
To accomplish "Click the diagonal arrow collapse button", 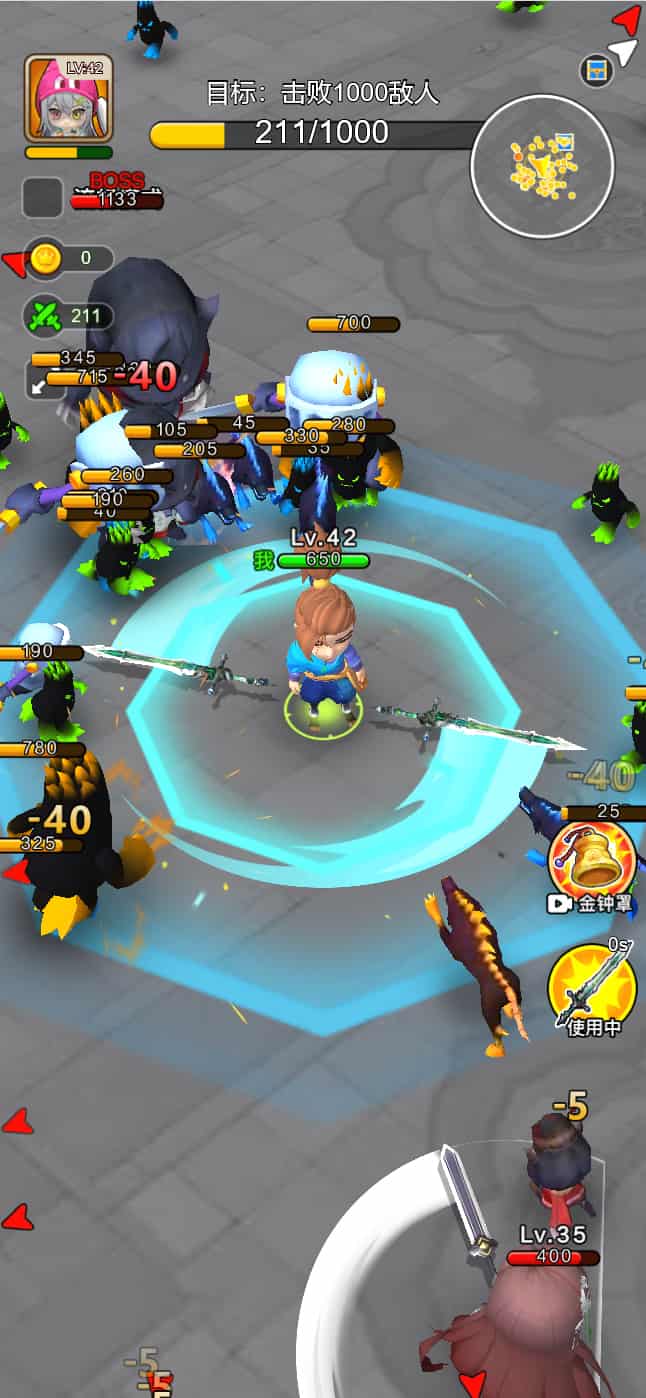I will [40, 384].
